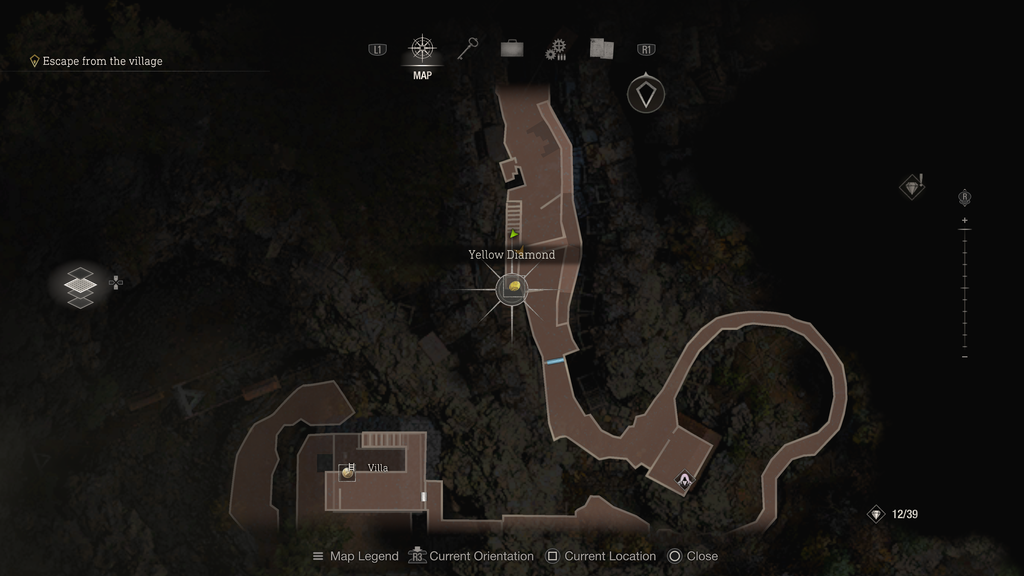Open the attaché case tab

(x=512, y=48)
